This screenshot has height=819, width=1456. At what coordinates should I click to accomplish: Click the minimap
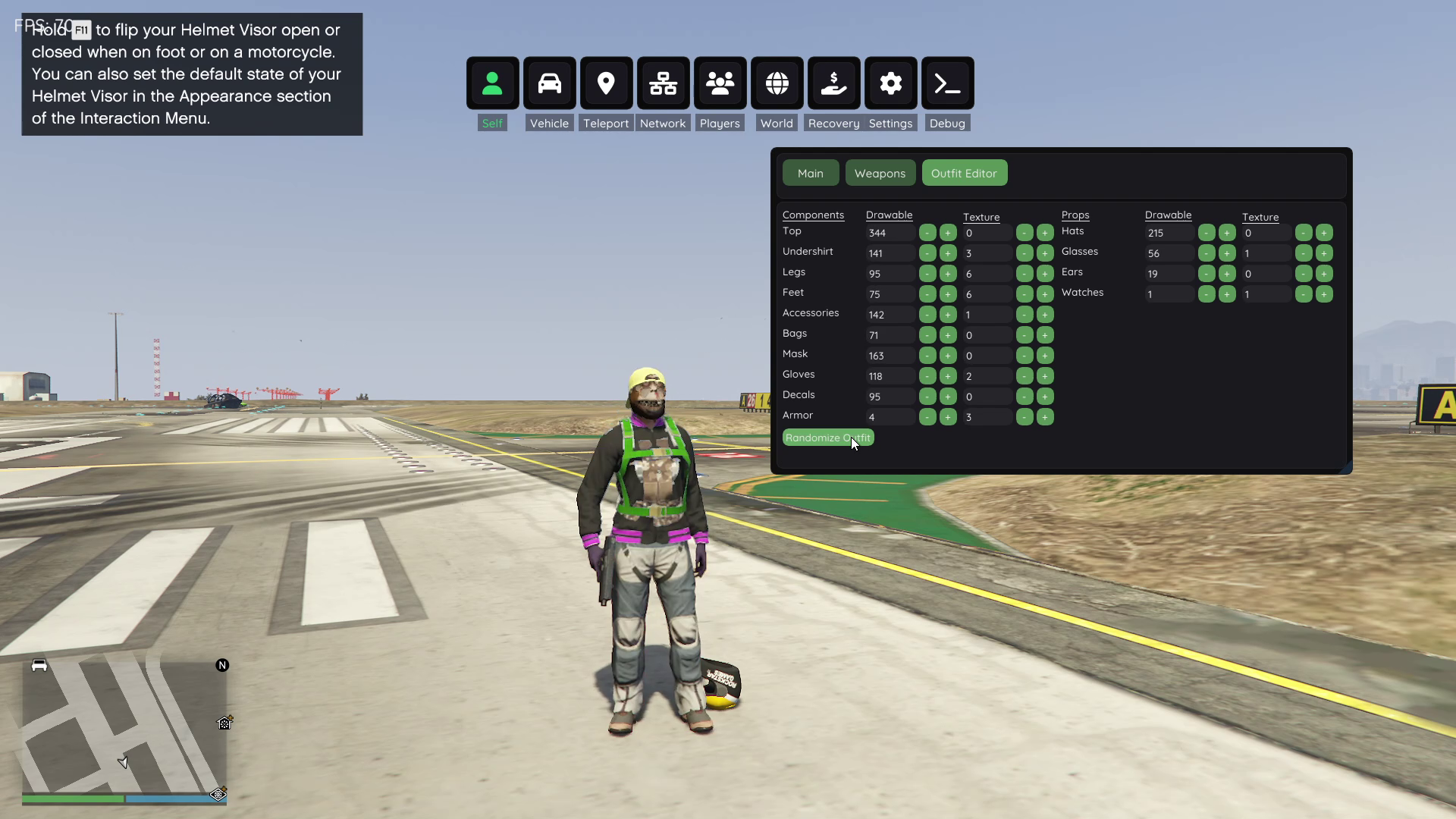click(124, 726)
